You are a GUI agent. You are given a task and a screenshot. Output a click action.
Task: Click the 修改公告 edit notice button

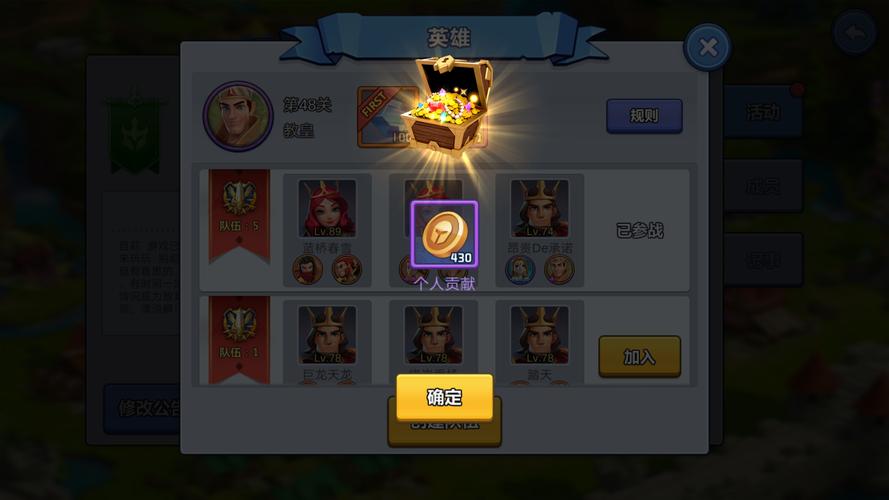click(x=142, y=409)
